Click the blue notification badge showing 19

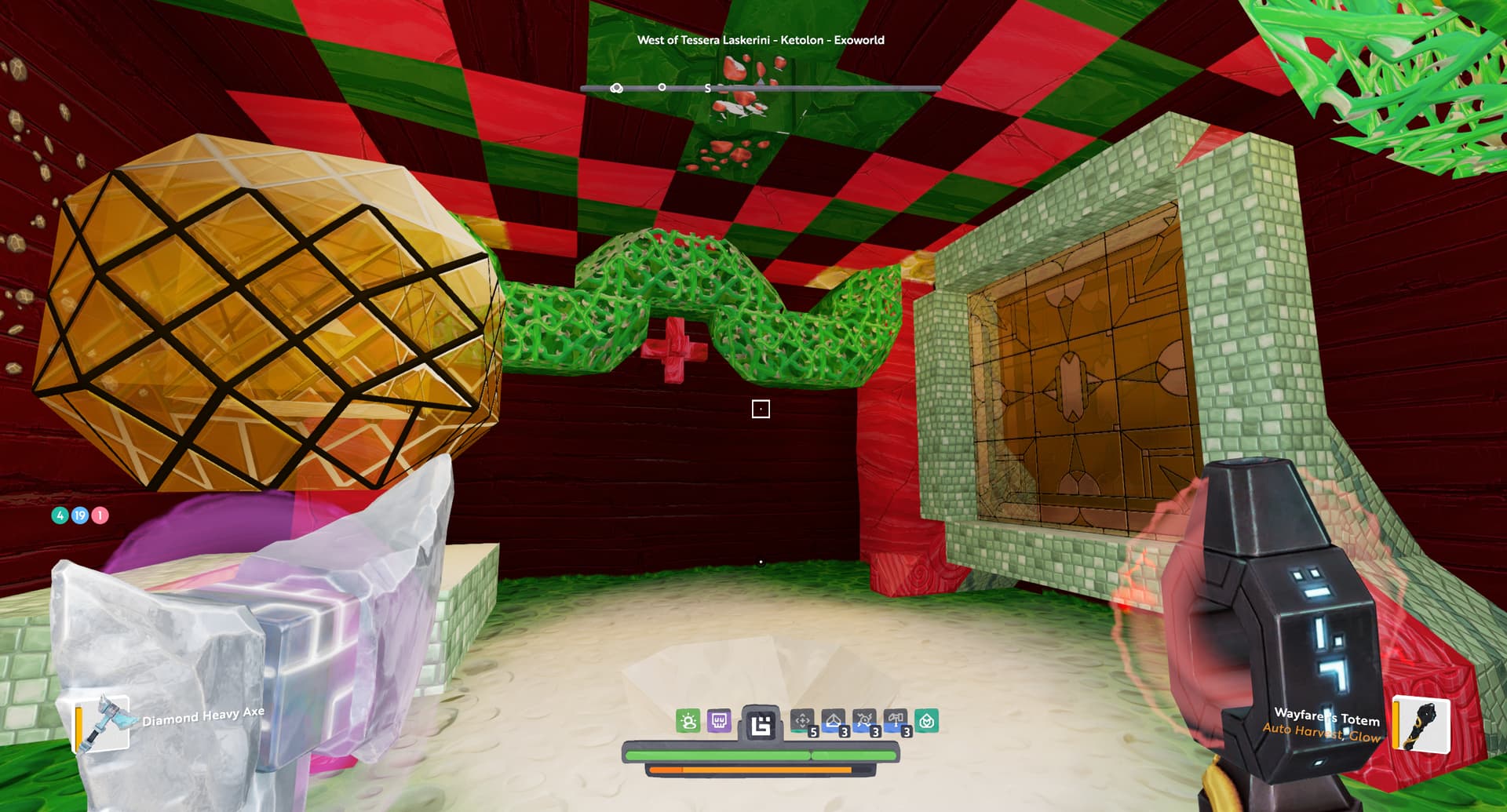pos(80,515)
